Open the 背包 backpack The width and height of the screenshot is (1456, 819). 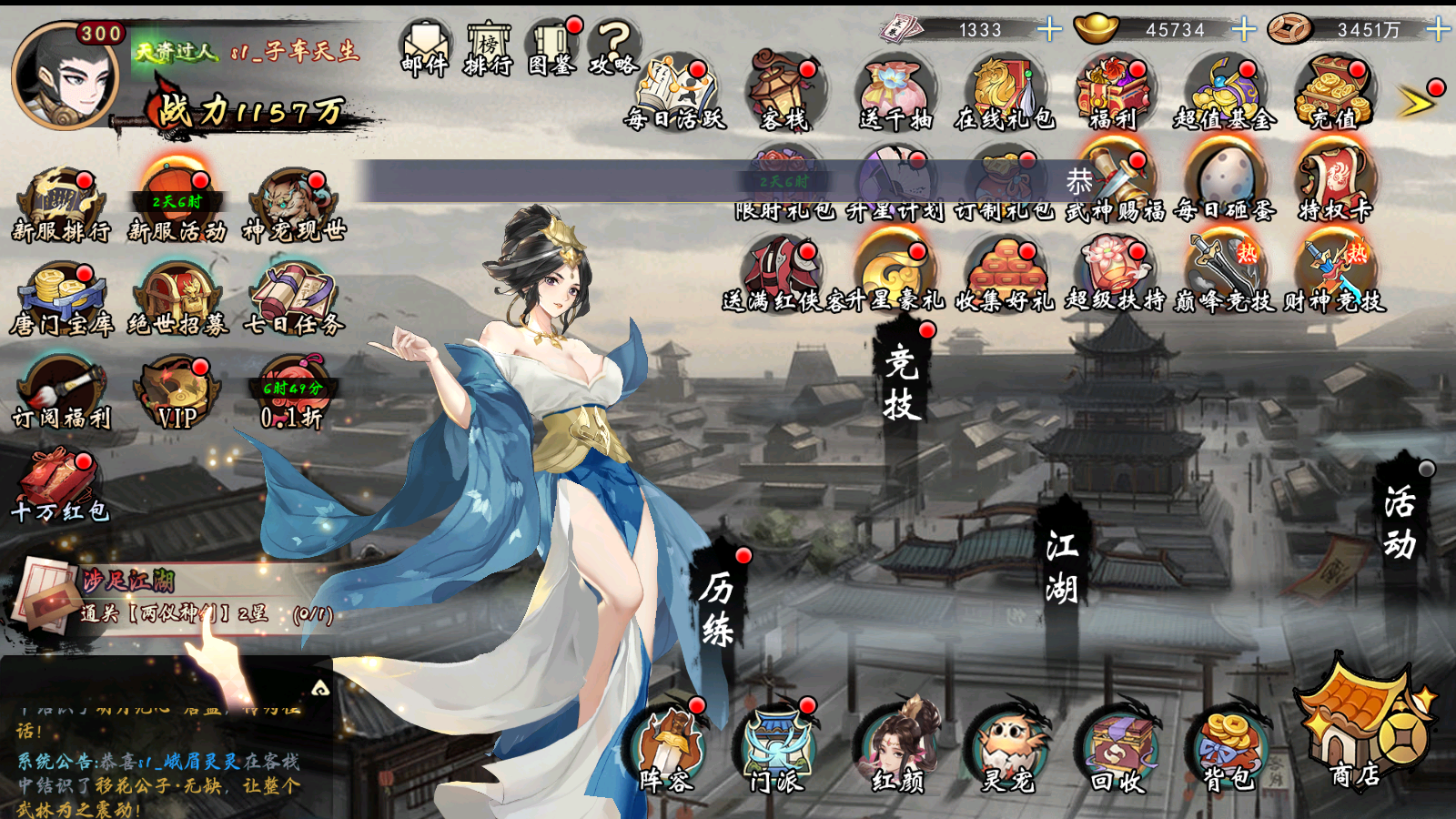click(x=1228, y=752)
